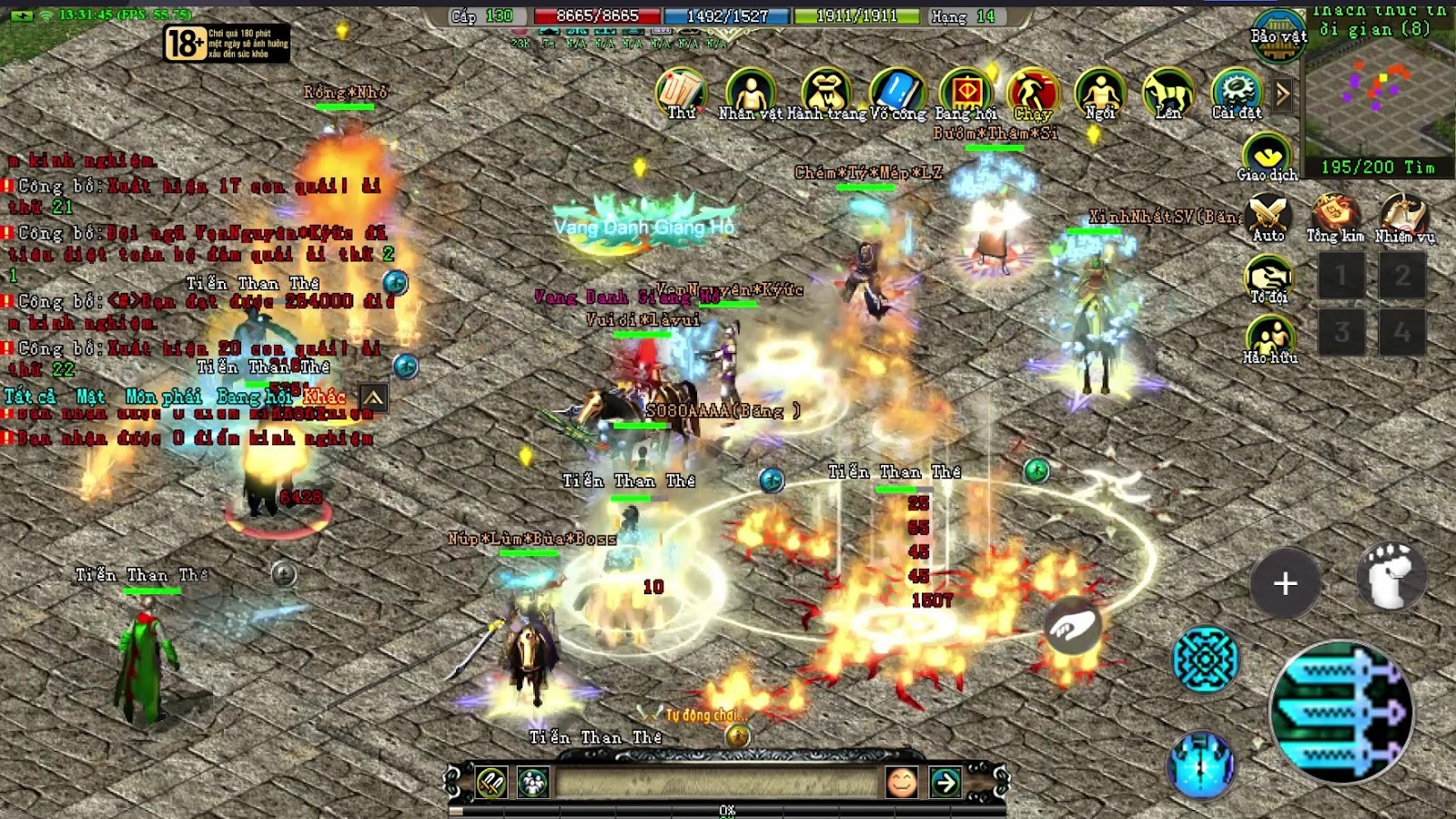Open the Cài đặt settings gear
The image size is (1456, 819).
pos(1237,91)
